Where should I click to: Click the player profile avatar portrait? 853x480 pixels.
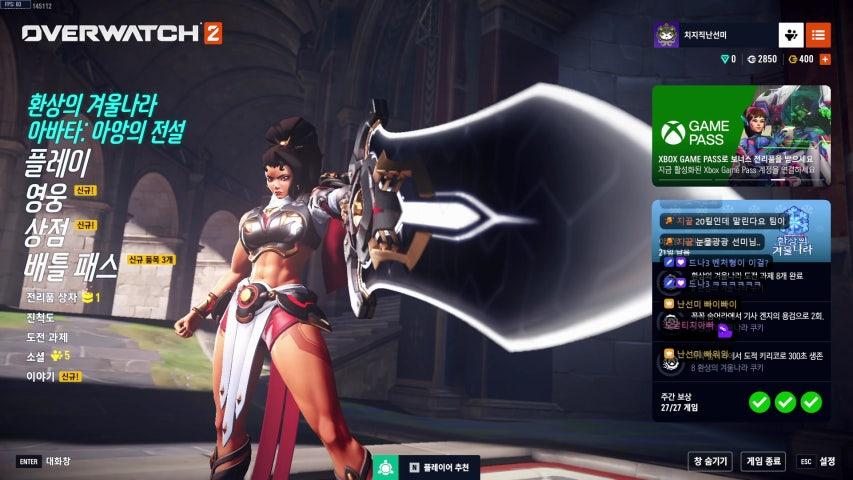[x=667, y=35]
